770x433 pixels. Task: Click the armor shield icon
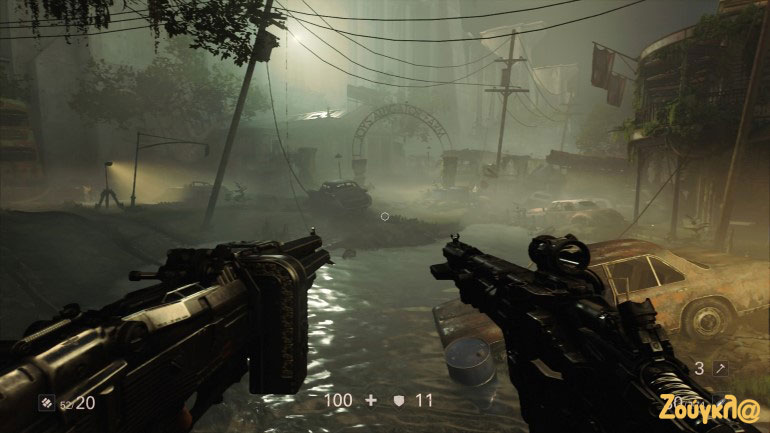398,400
